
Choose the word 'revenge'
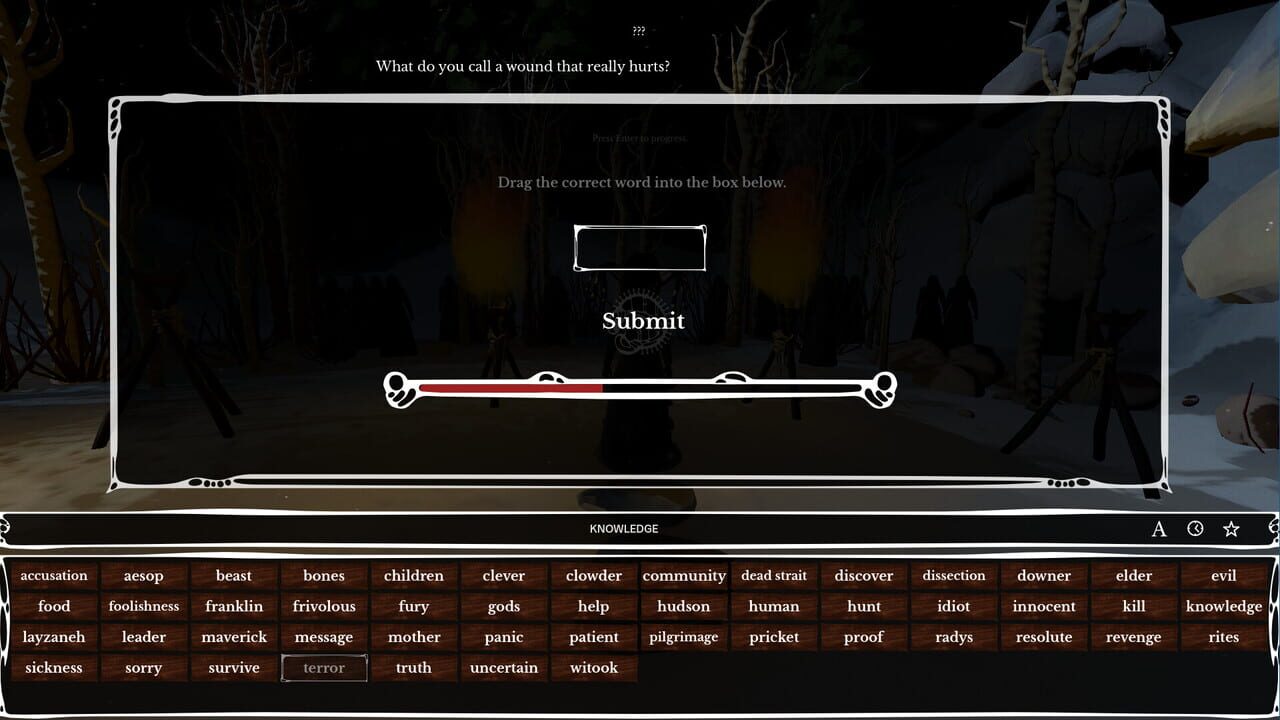(1133, 637)
